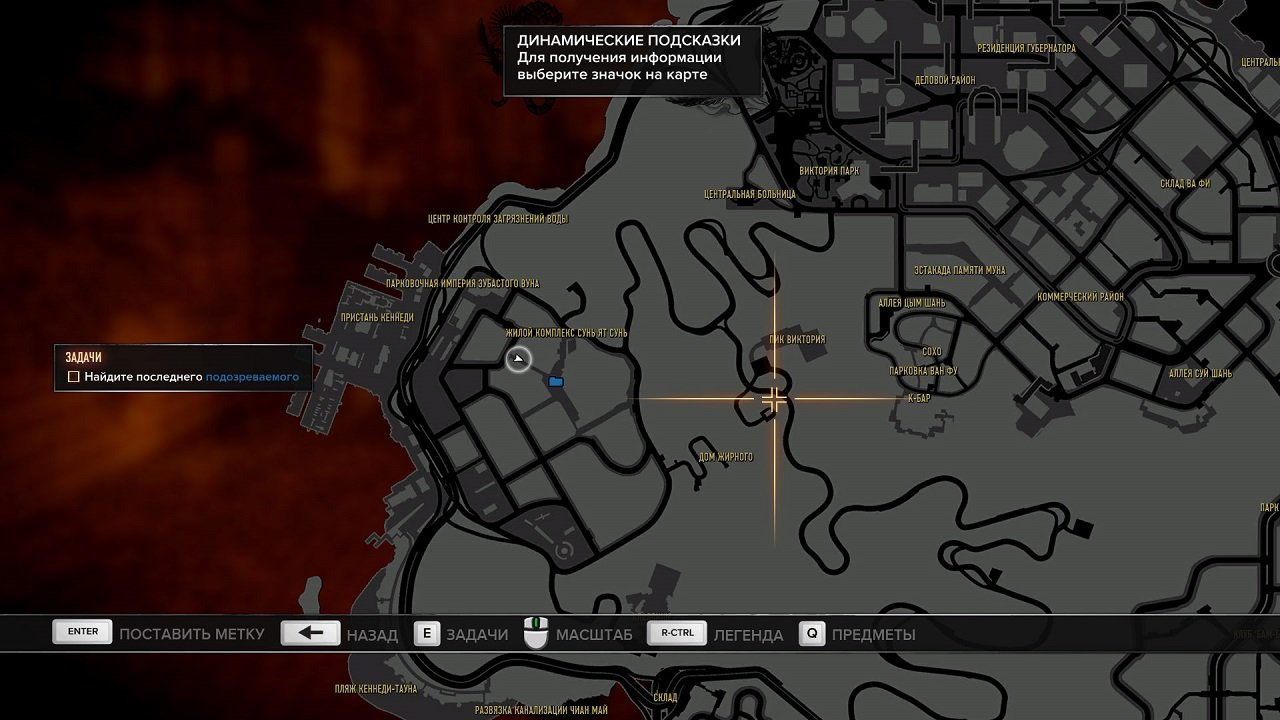1280x720 pixels.
Task: Select the orange crosshair map cursor
Action: pyautogui.click(x=774, y=400)
